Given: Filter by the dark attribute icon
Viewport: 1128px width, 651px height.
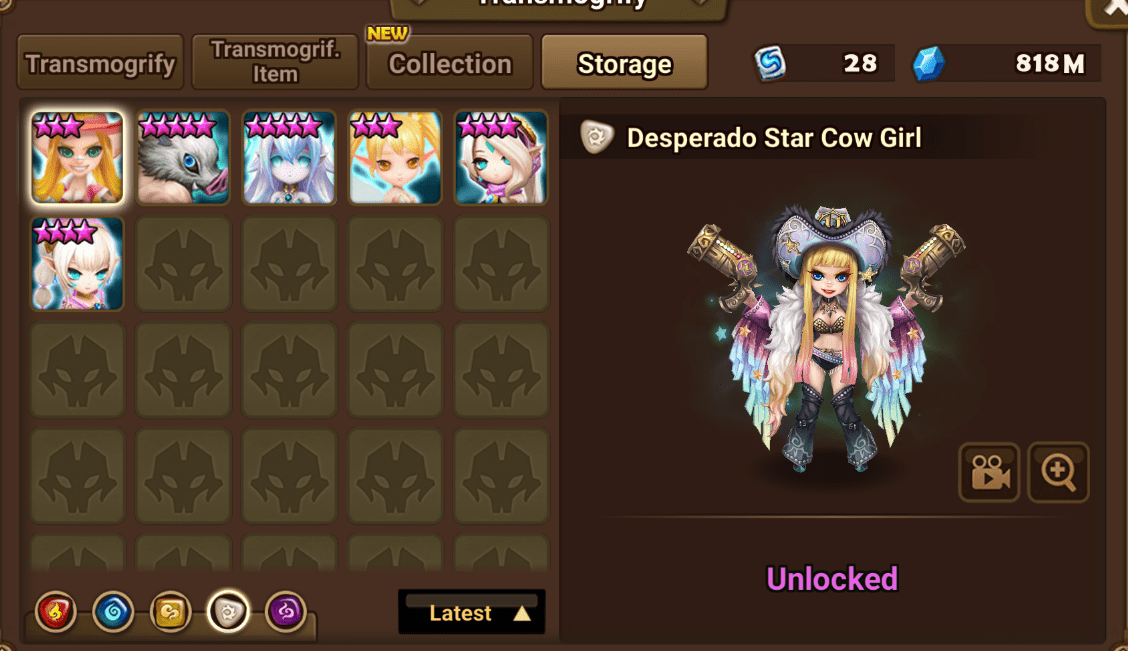Looking at the screenshot, I should click(x=286, y=612).
